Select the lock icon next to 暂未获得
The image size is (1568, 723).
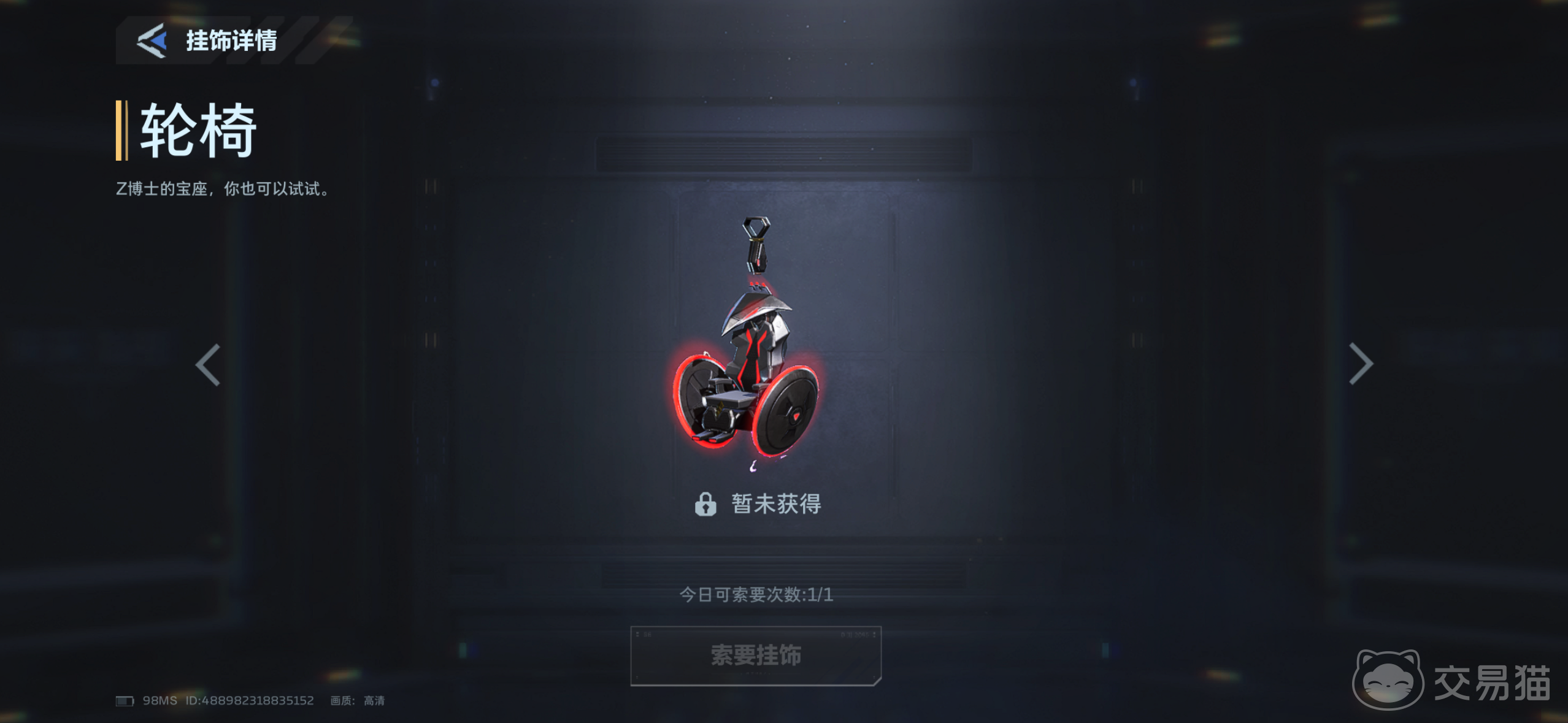707,504
